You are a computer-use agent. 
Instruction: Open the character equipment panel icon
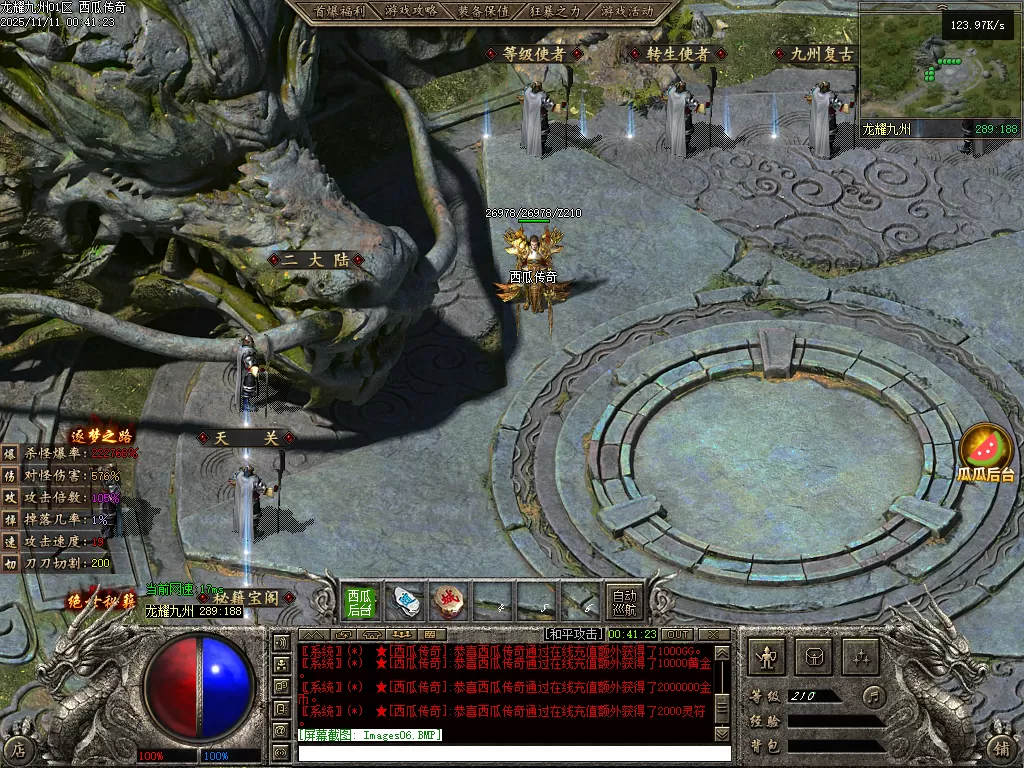click(768, 656)
